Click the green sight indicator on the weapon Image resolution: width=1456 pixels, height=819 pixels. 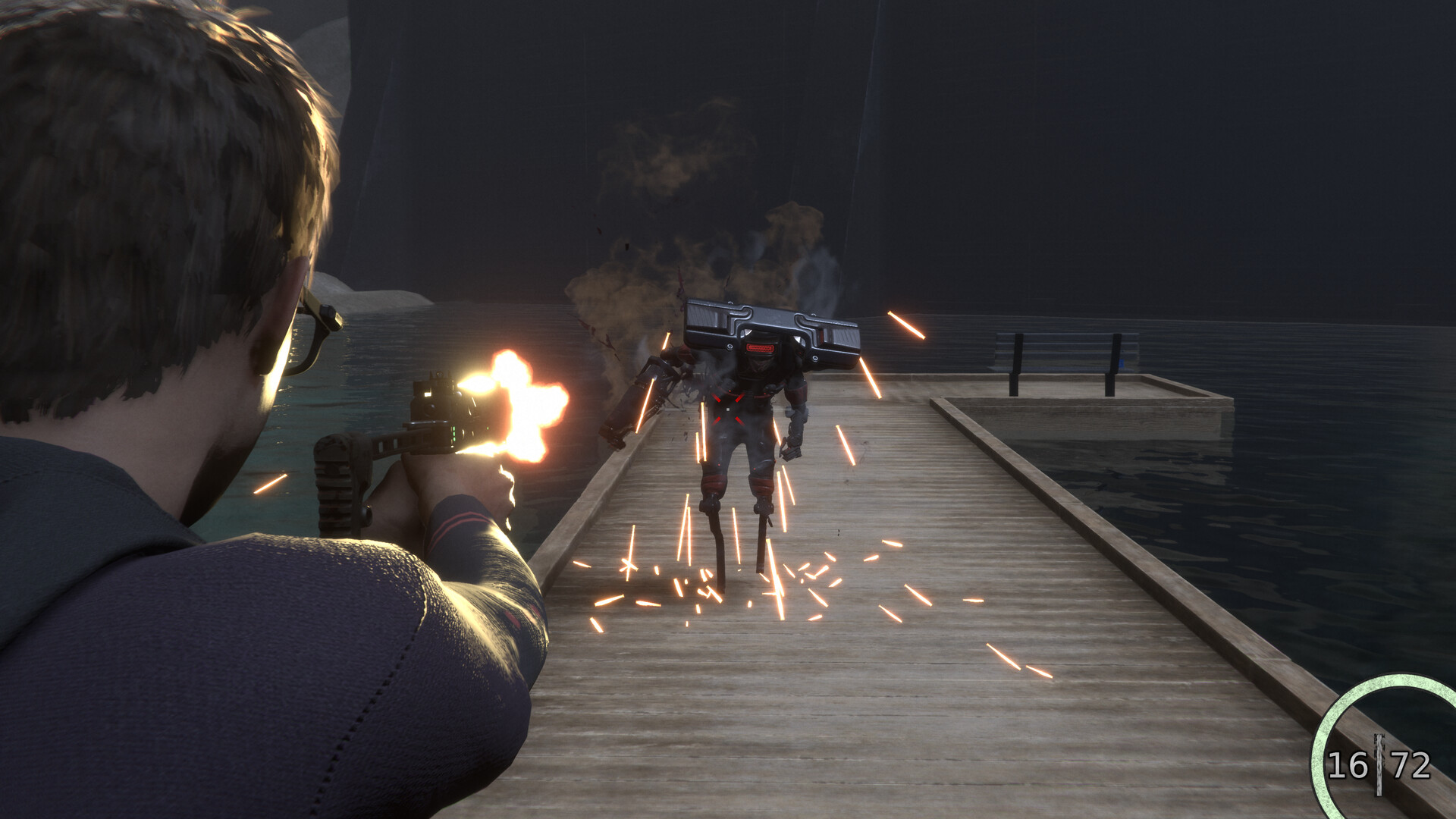tap(453, 434)
